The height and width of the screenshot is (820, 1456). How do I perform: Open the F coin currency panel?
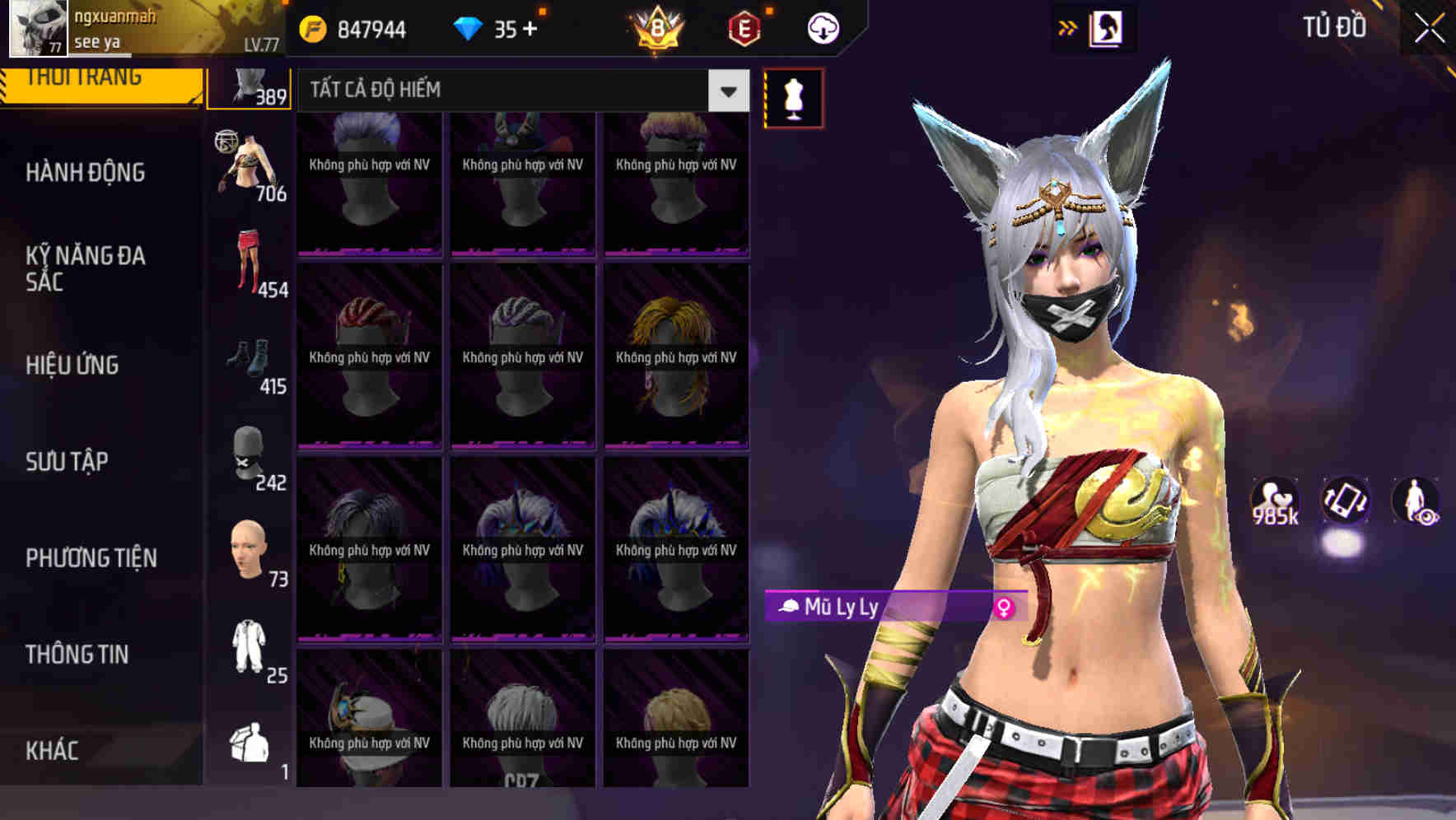tap(313, 29)
